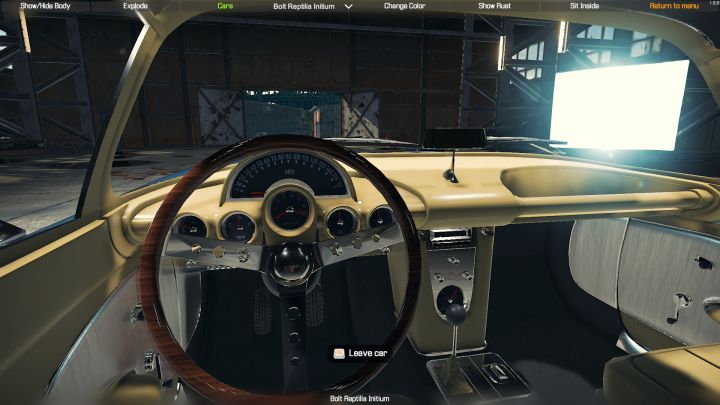
Task: Select the Sit Inside option
Action: tap(584, 6)
